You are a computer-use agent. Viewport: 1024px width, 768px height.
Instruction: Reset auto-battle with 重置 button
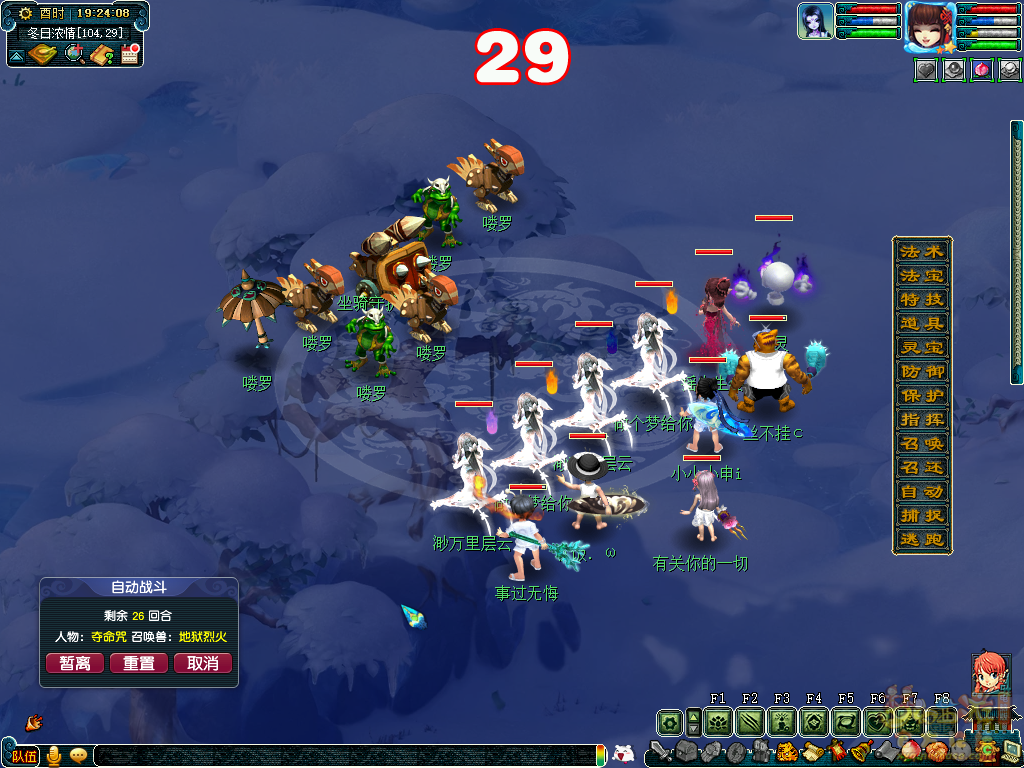tap(139, 663)
